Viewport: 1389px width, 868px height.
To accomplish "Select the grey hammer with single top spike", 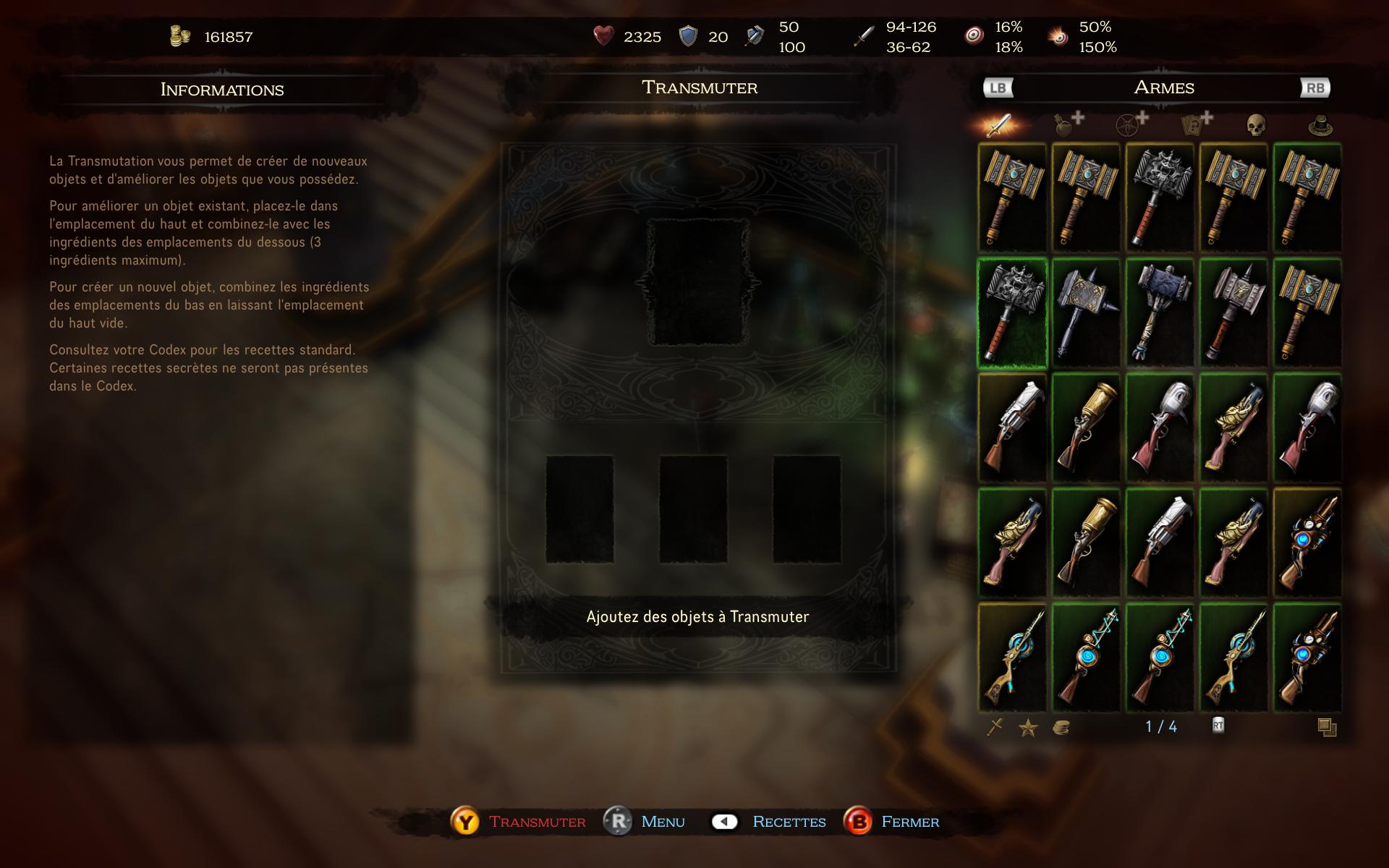I will [x=1233, y=313].
